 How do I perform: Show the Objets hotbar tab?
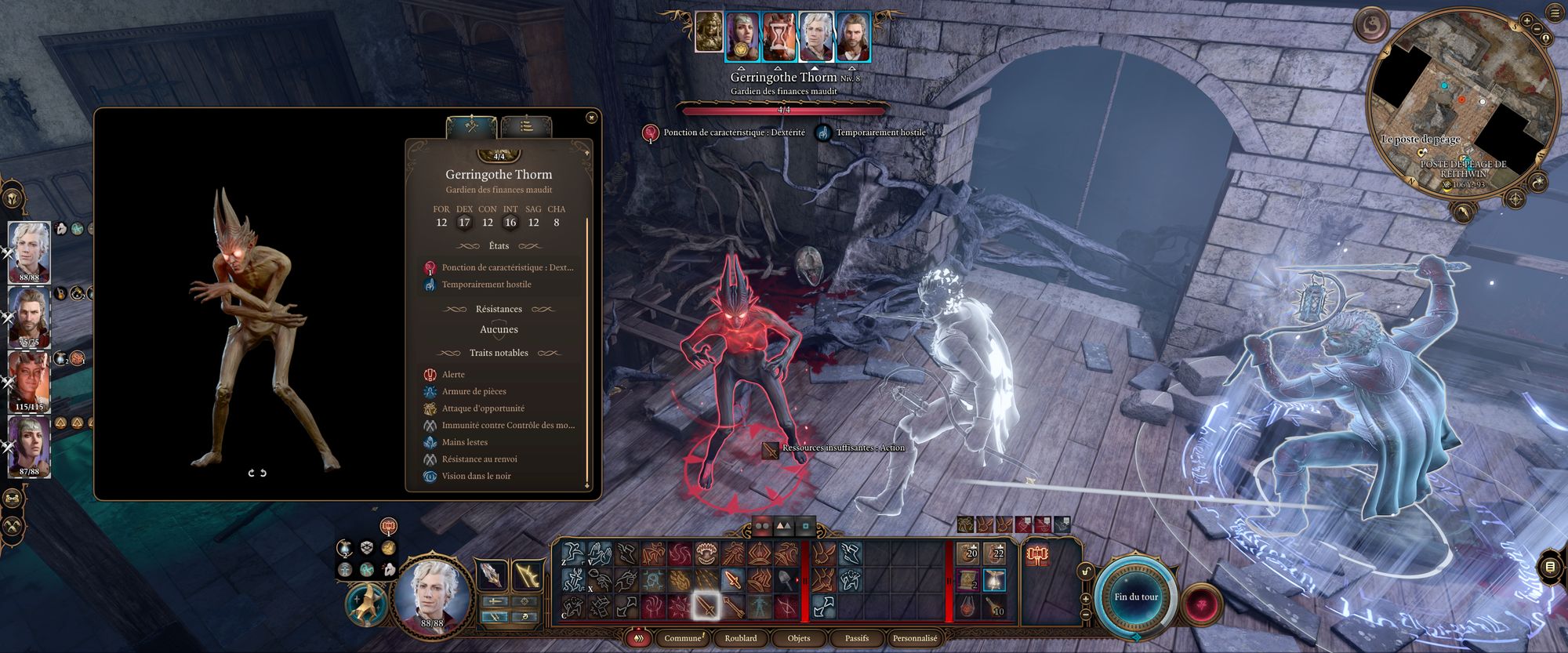point(798,638)
